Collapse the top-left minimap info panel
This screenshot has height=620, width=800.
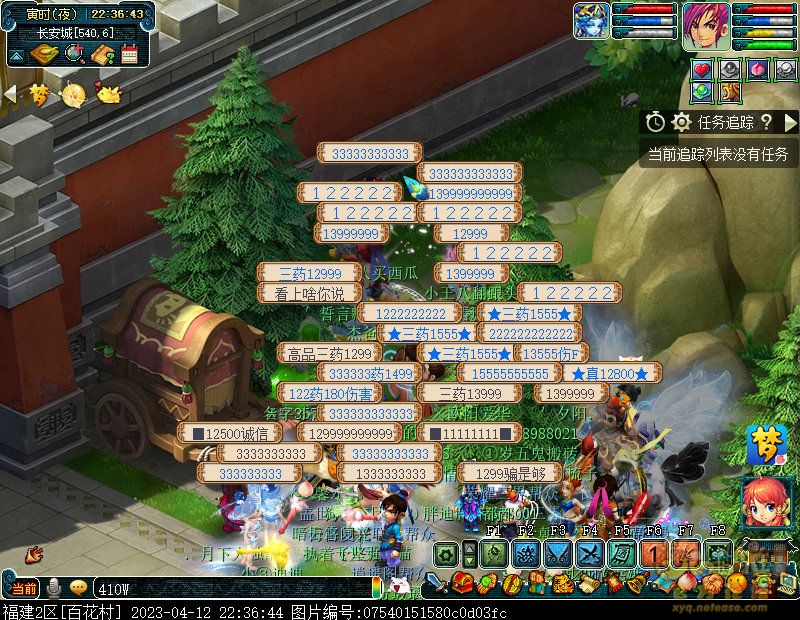(15, 54)
